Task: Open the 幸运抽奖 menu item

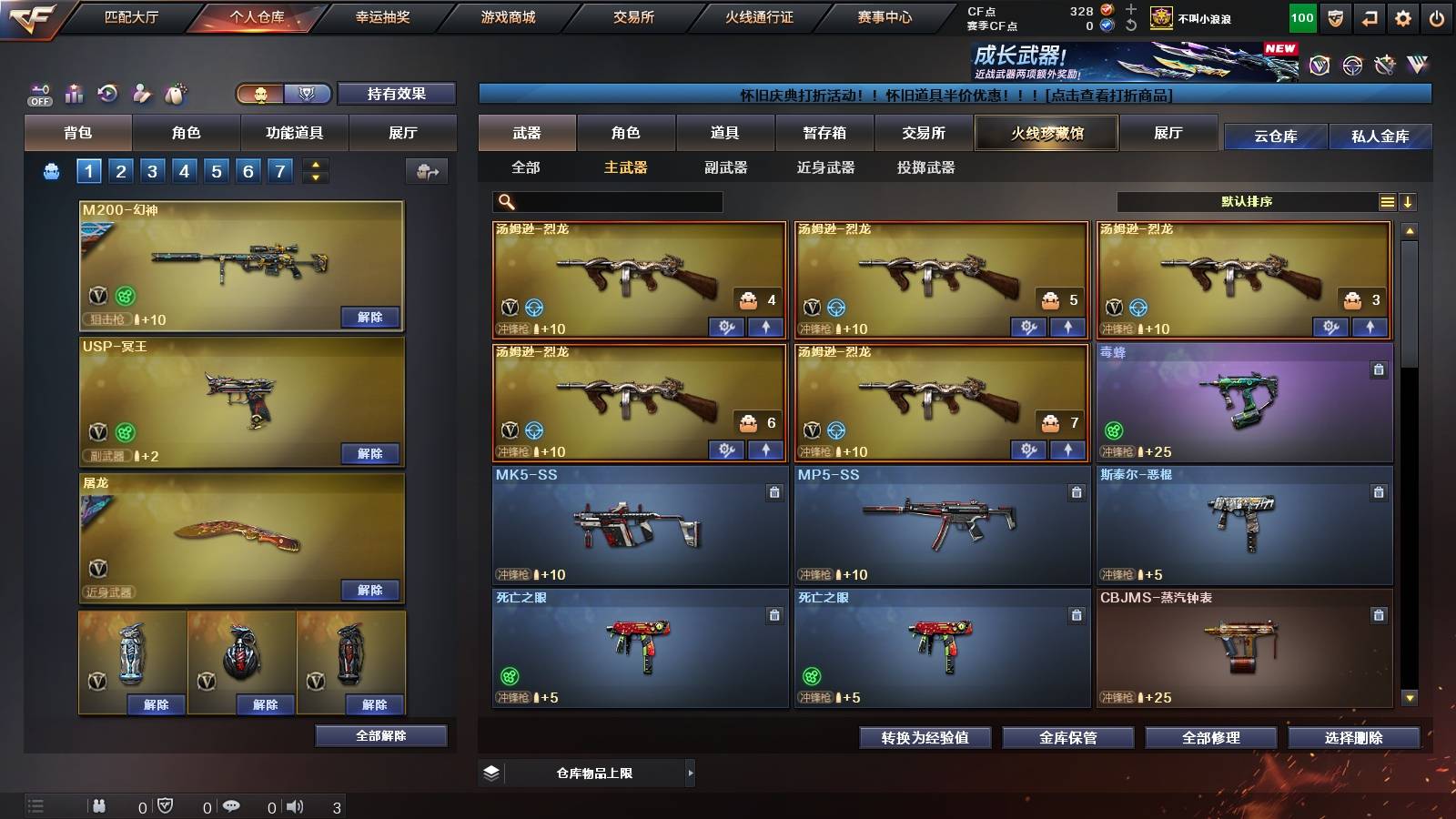Action: click(x=382, y=15)
